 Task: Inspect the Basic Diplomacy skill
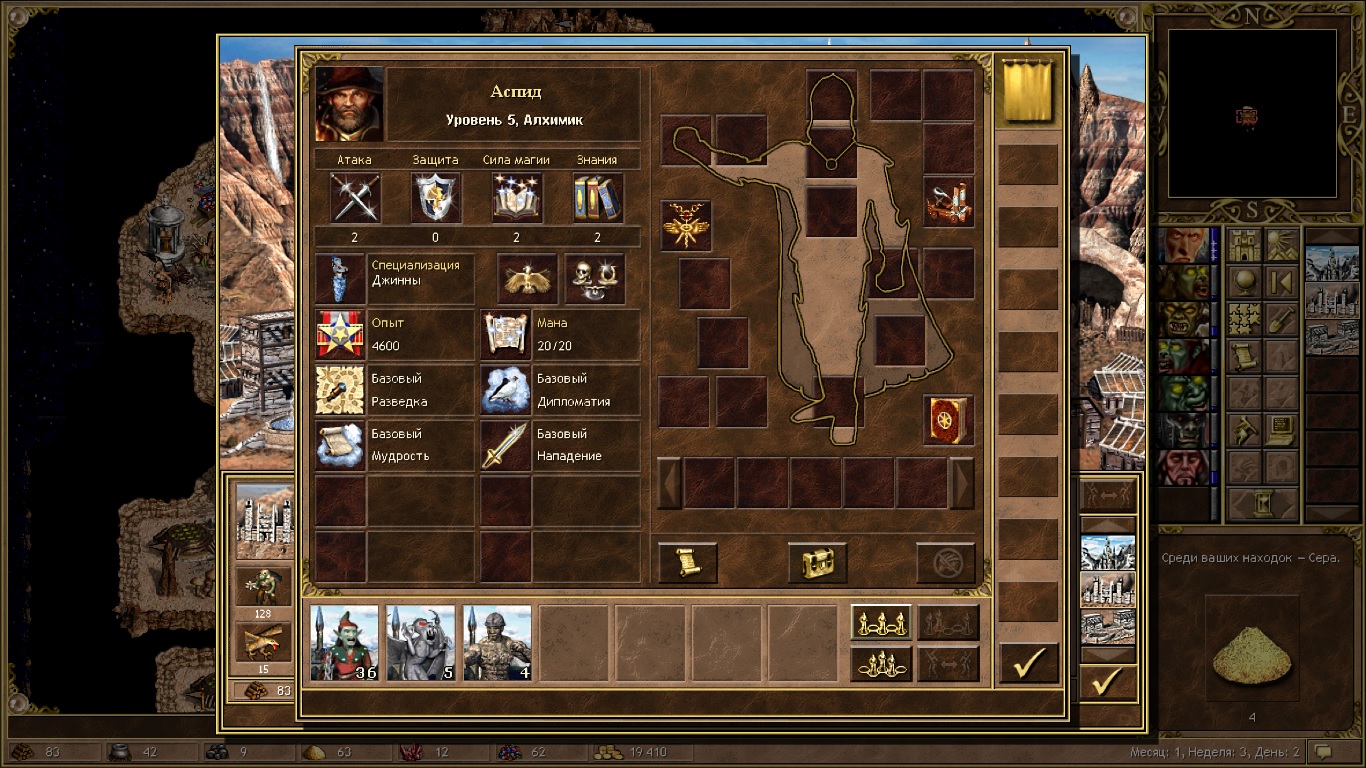(505, 390)
